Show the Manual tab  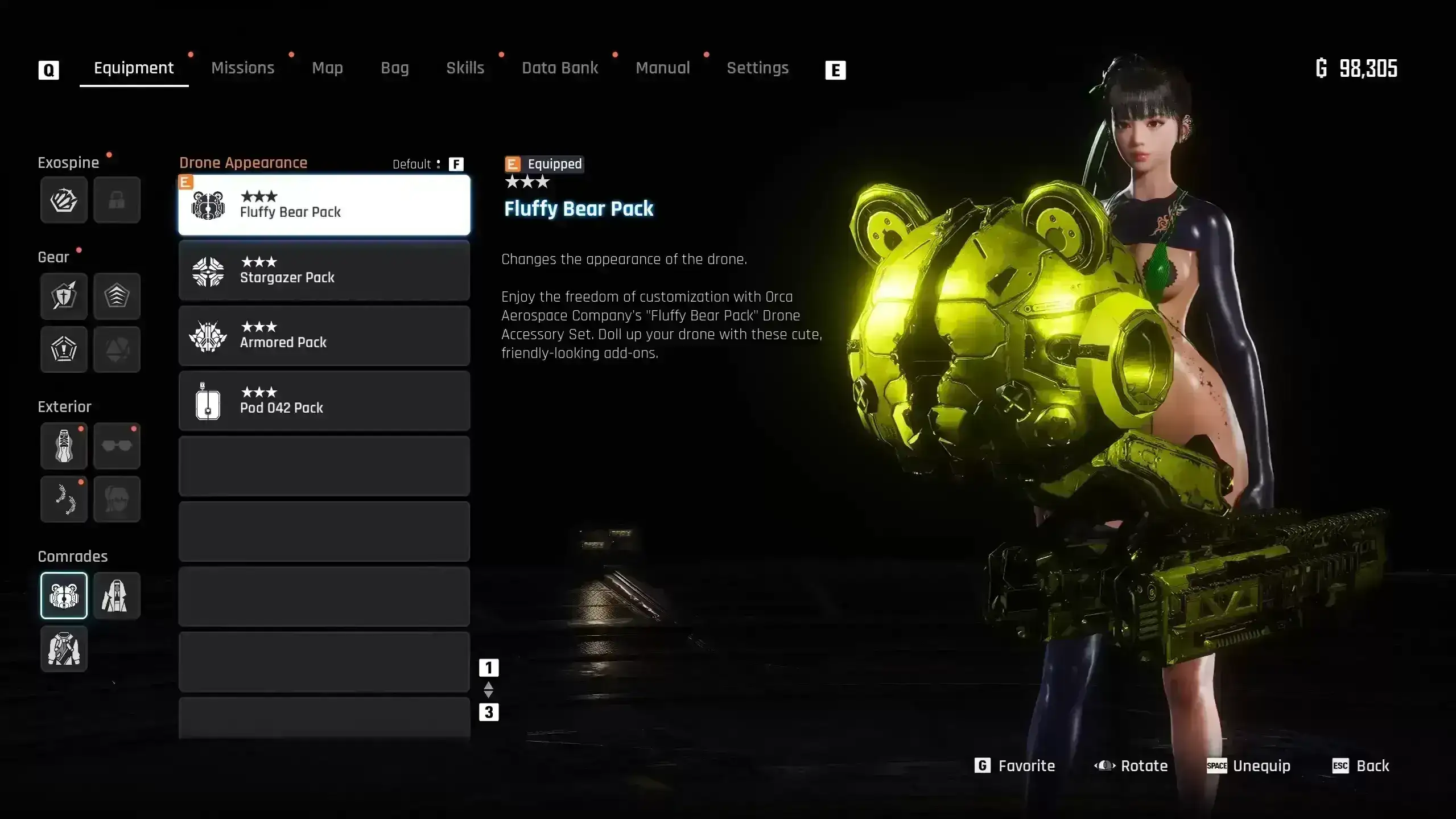tap(662, 68)
